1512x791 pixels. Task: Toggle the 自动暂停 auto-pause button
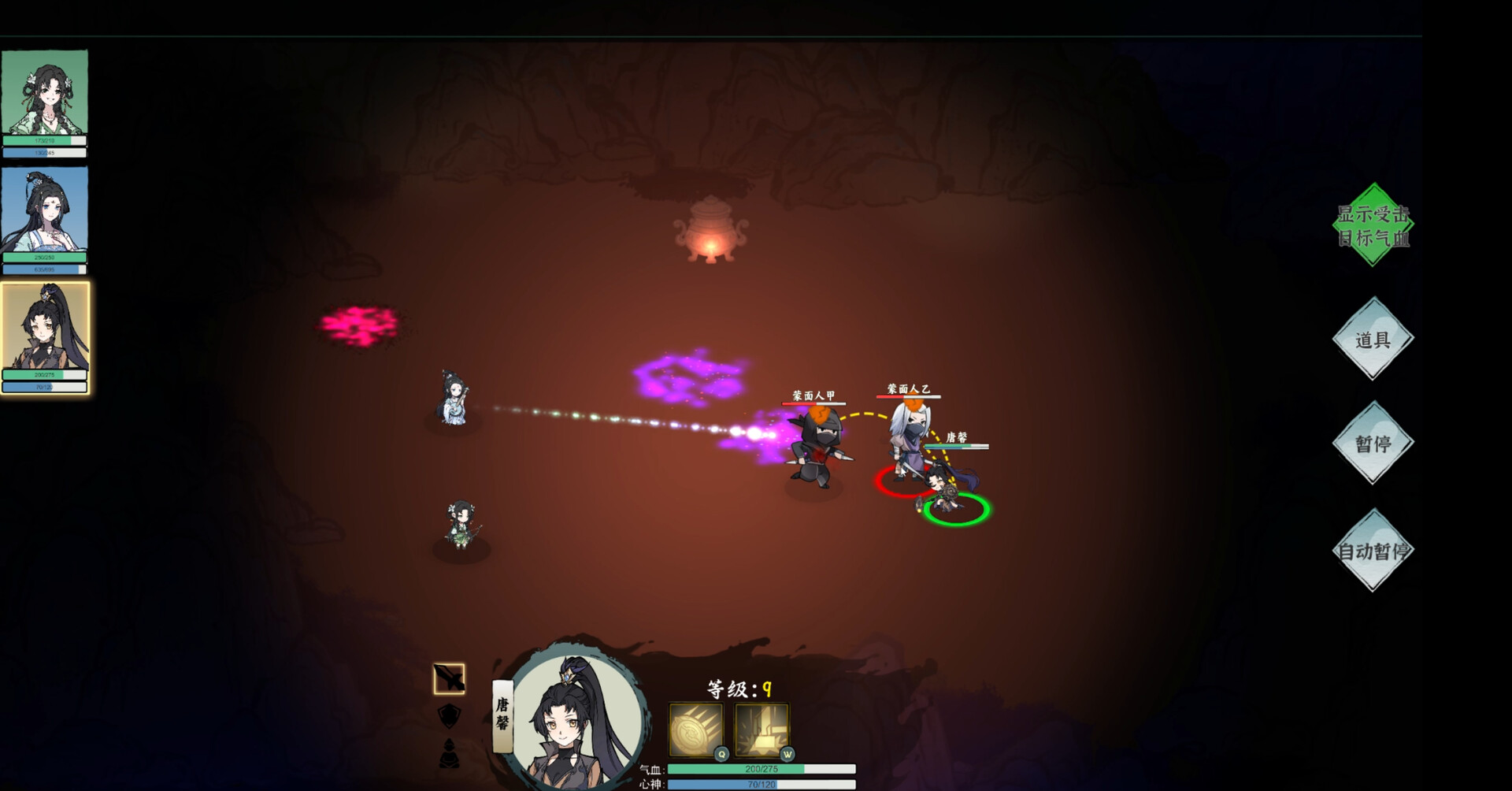pyautogui.click(x=1373, y=551)
